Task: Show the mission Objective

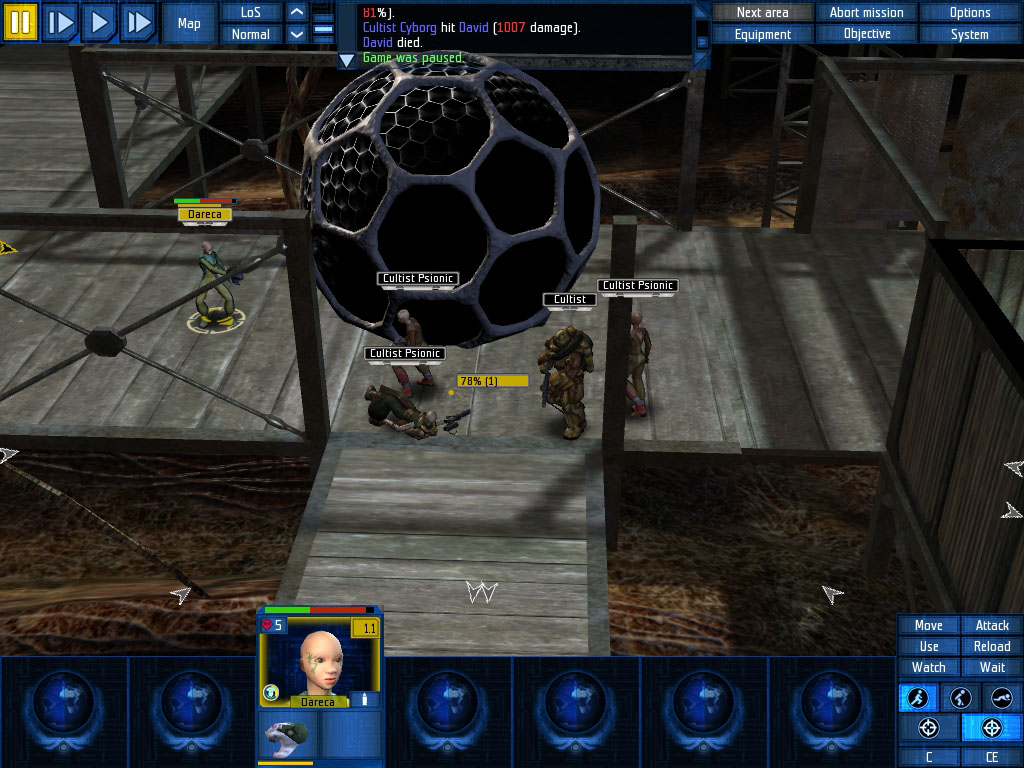Action: pos(866,34)
